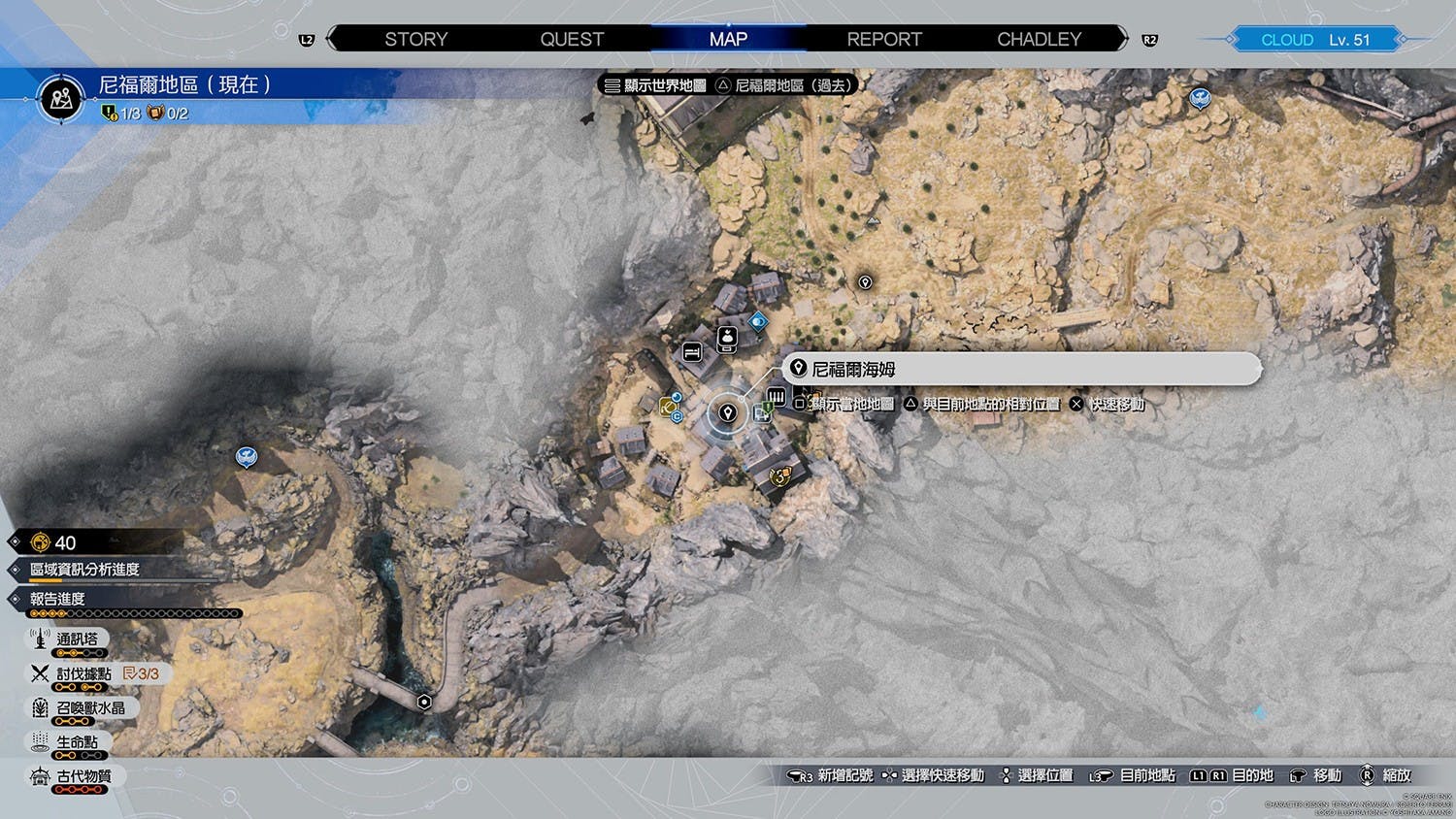Select the chocobo stop marker at top right
This screenshot has width=1456, height=819.
click(1200, 97)
